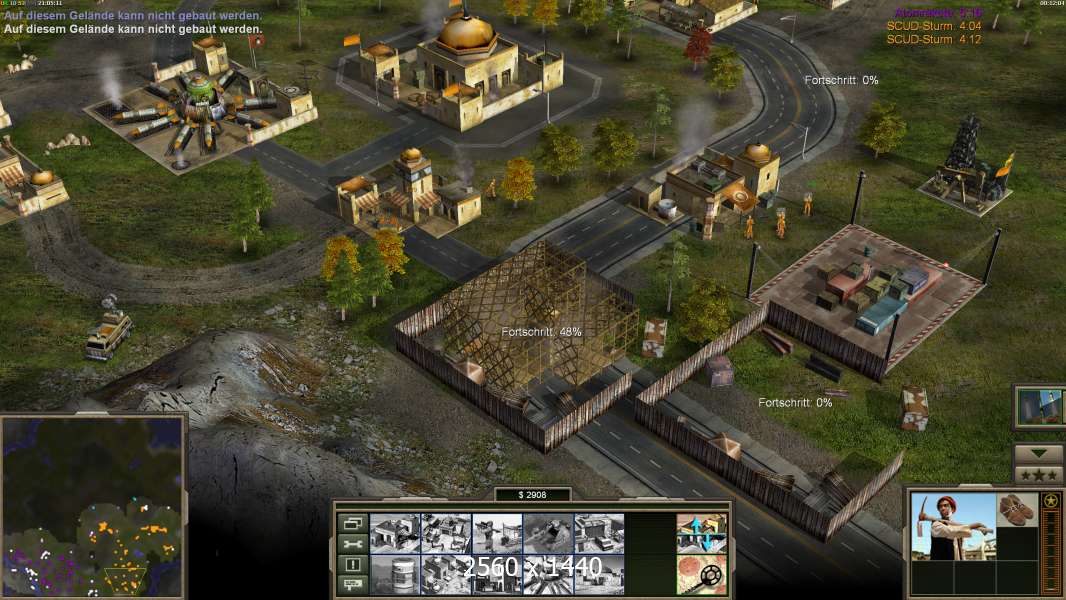This screenshot has width=1066, height=600.
Task: Click on the minimap
Action: 93,504
